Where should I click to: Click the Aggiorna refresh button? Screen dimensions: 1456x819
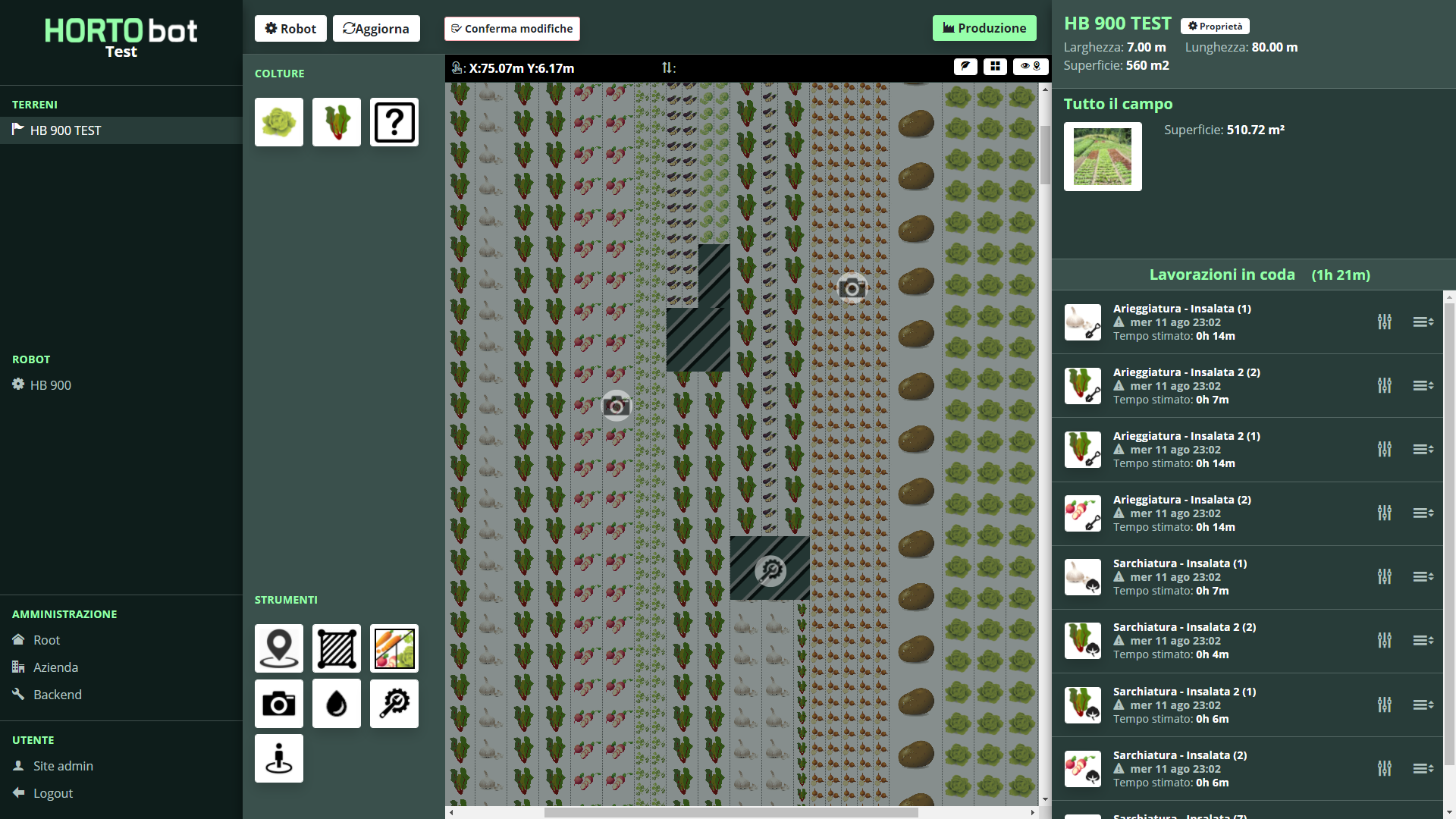click(x=376, y=29)
